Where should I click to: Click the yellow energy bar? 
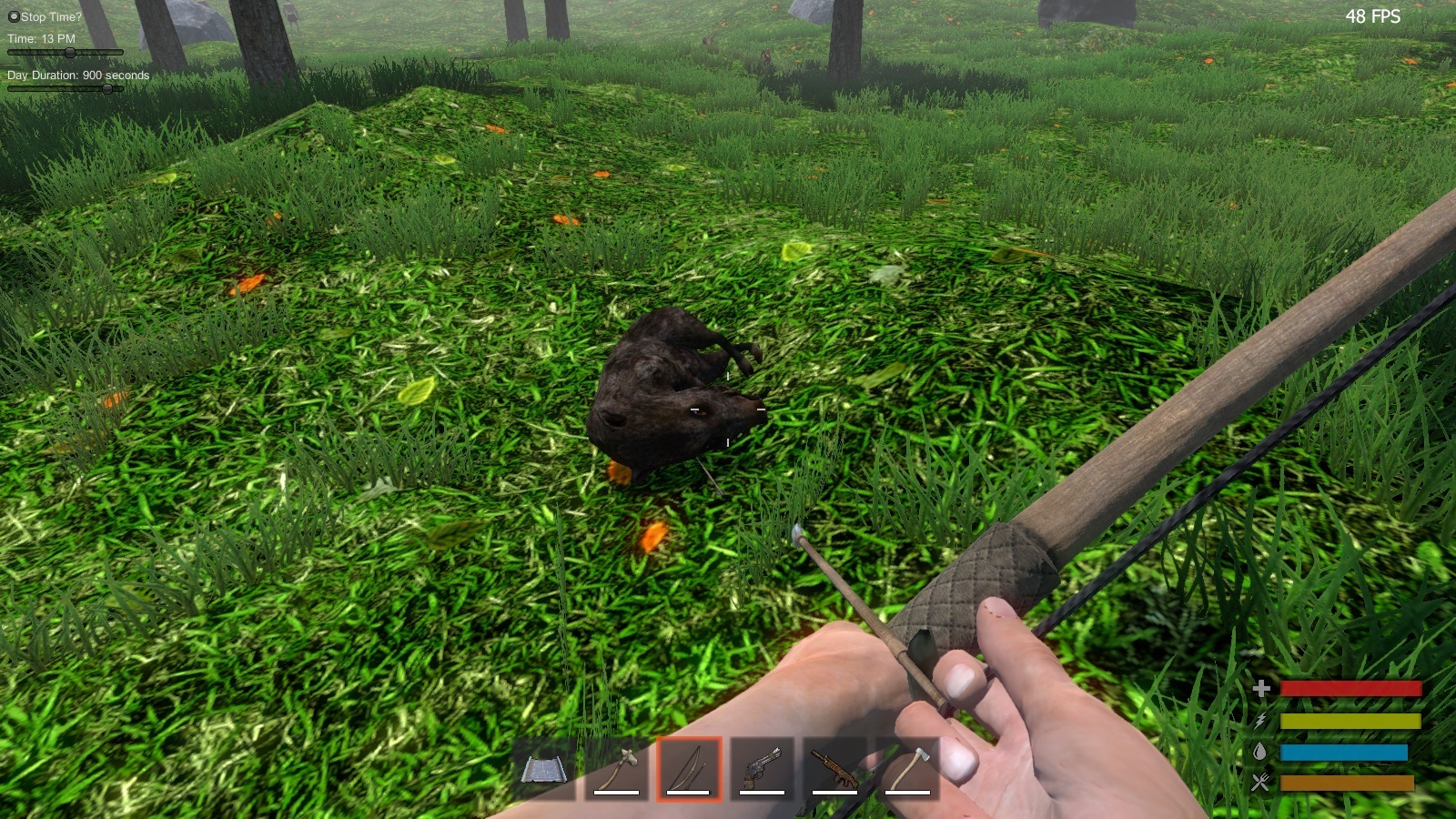pos(1350,721)
